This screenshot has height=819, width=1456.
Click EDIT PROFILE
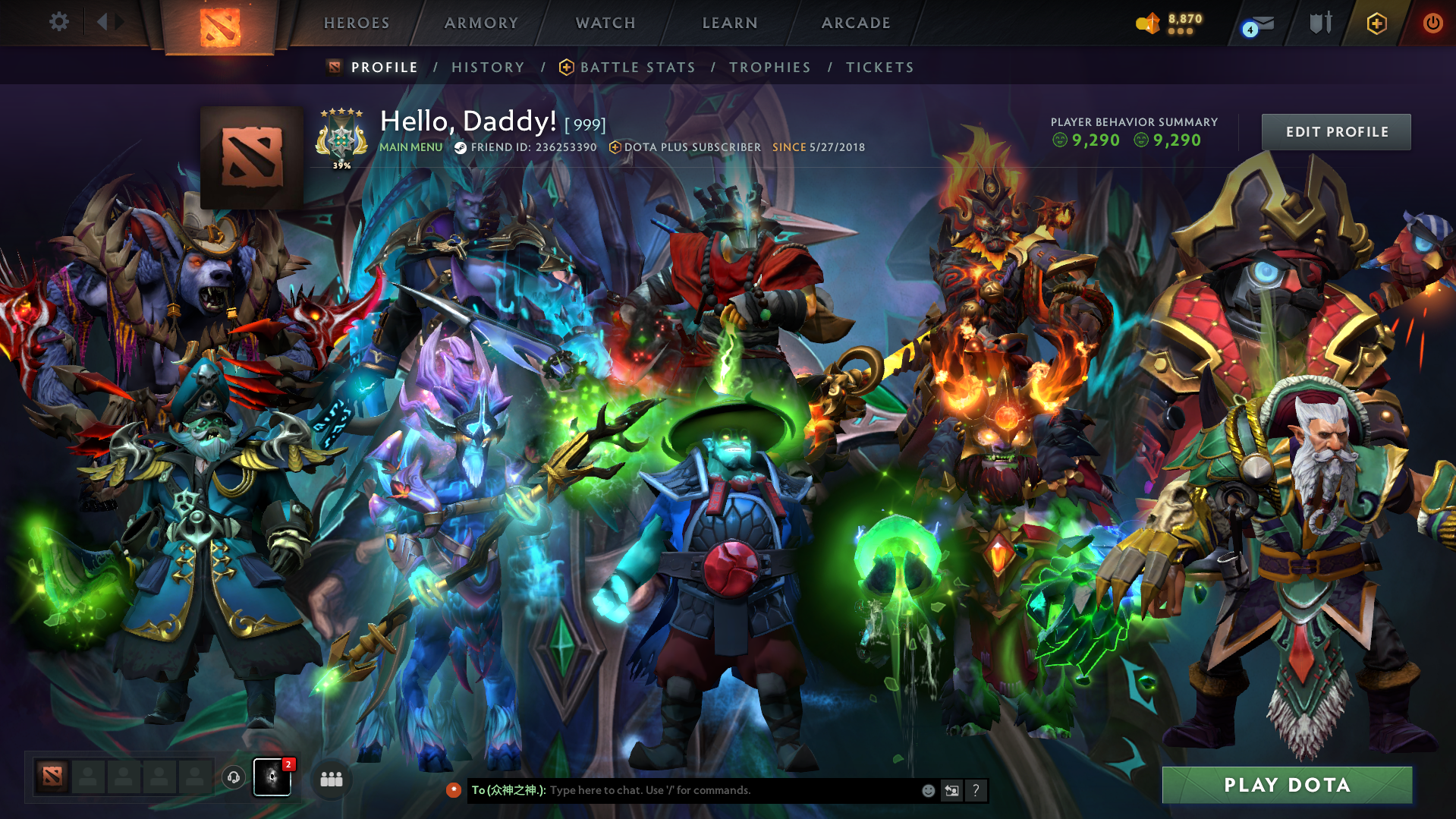[x=1335, y=131]
